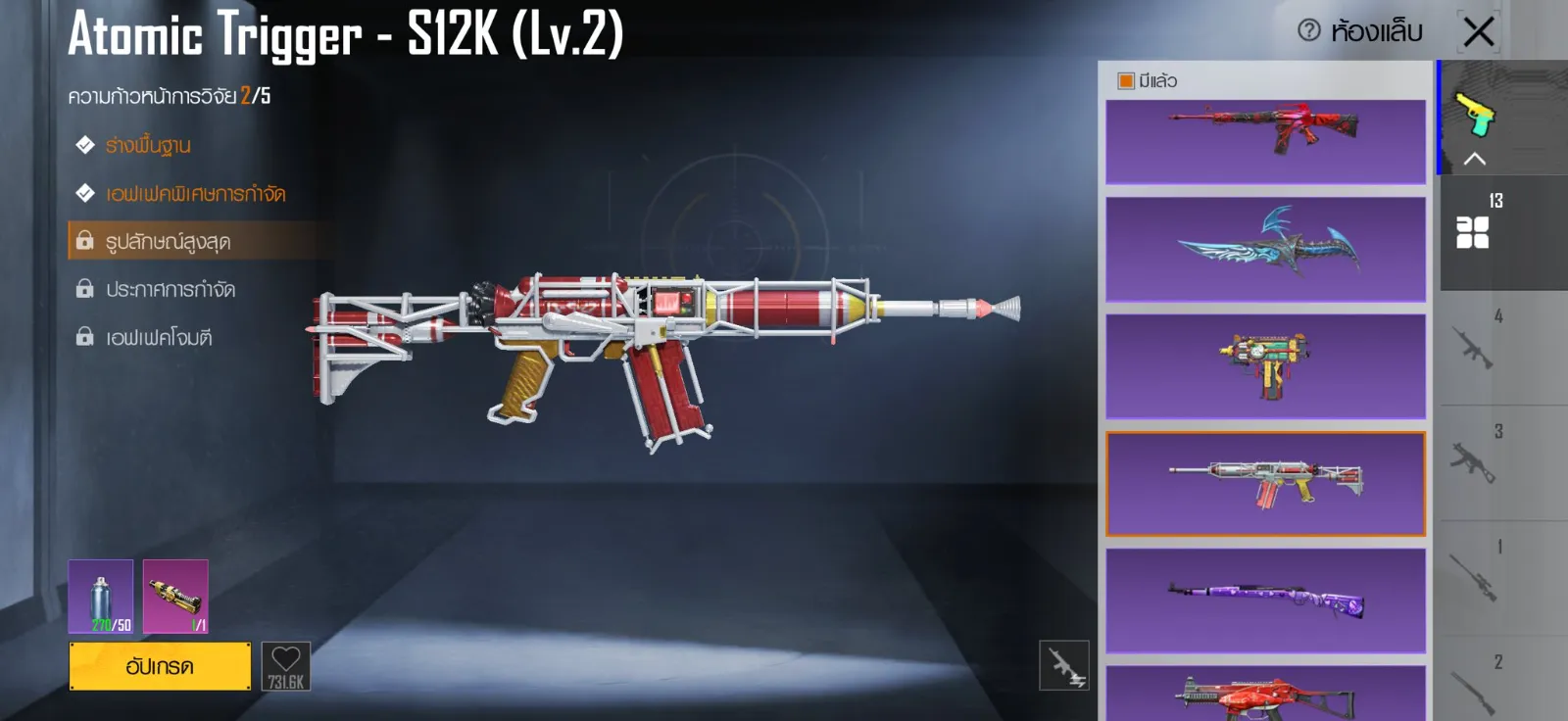The height and width of the screenshot is (721, 1568).
Task: Click the spray paint material icon
Action: pos(101,597)
